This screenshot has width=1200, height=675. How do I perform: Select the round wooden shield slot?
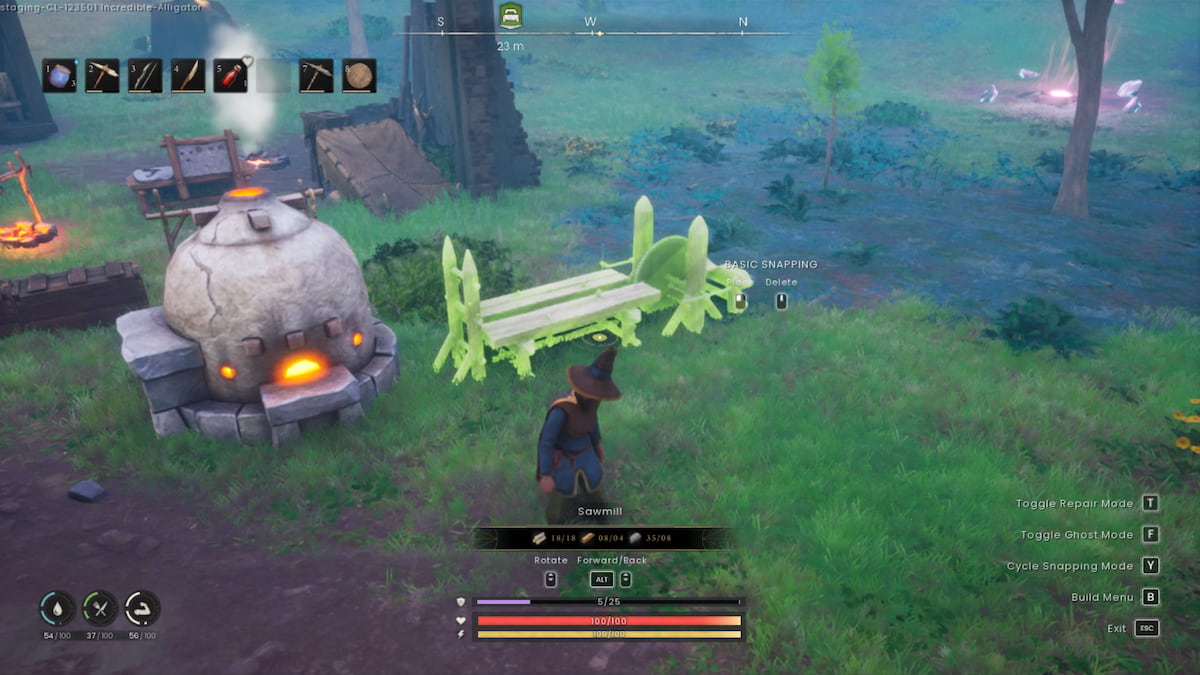[x=359, y=76]
